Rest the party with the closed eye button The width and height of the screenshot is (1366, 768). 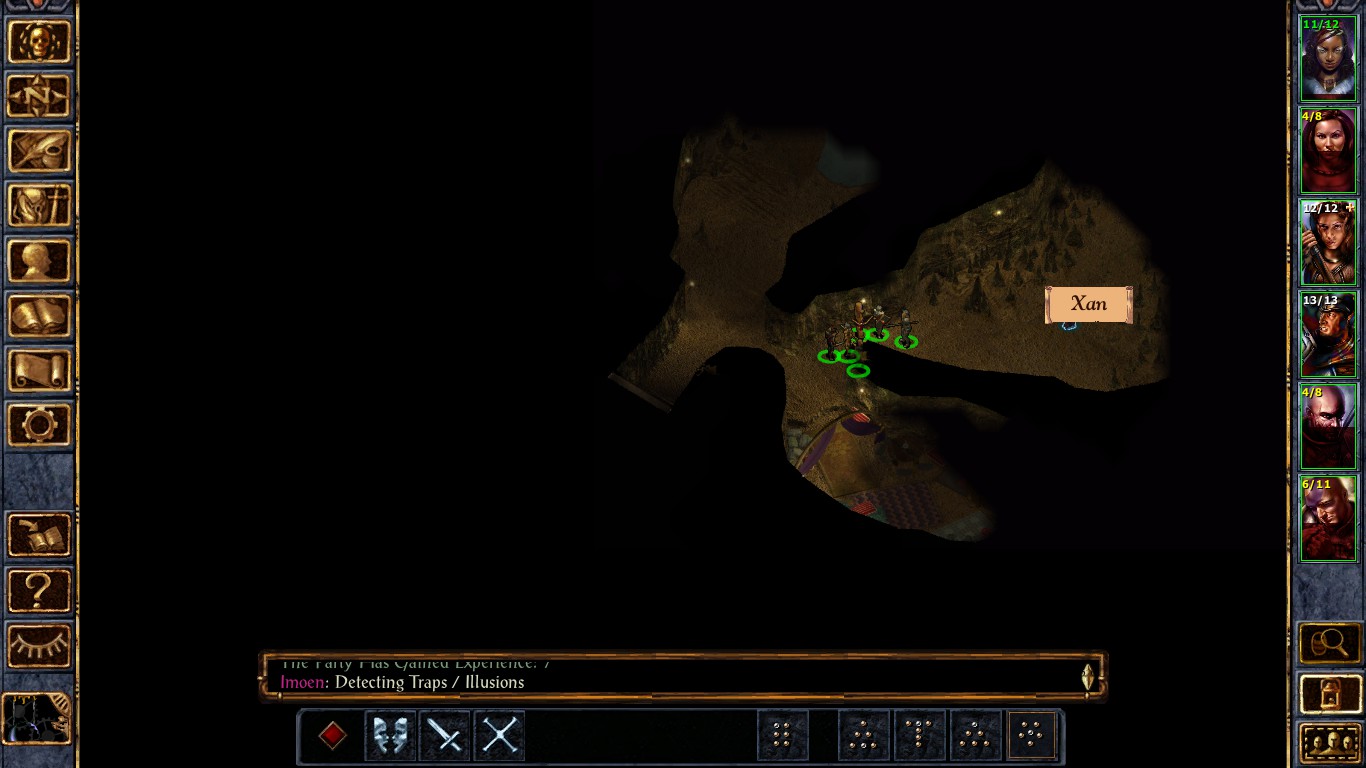[x=39, y=646]
